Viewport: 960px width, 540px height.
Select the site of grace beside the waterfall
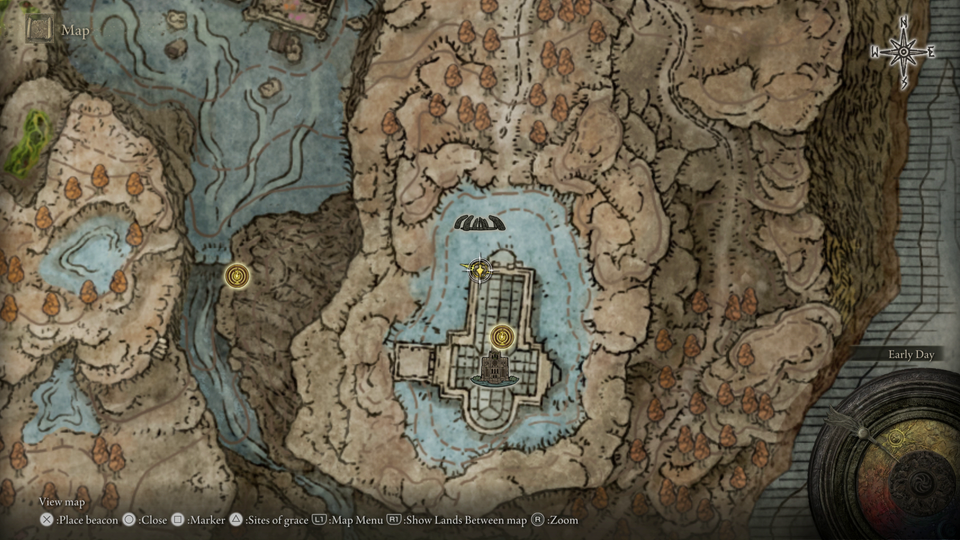click(x=237, y=275)
